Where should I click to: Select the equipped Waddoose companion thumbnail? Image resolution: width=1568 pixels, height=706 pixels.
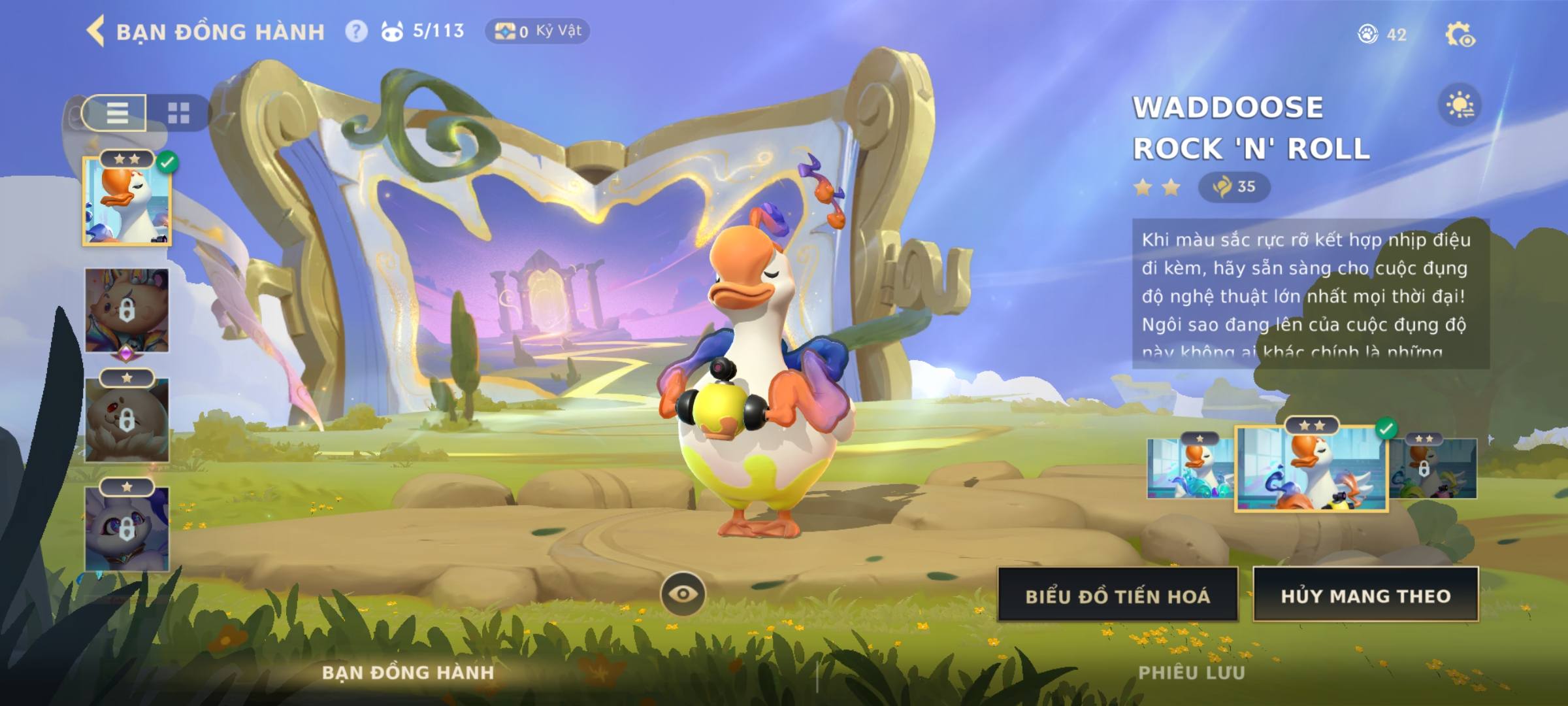127,201
